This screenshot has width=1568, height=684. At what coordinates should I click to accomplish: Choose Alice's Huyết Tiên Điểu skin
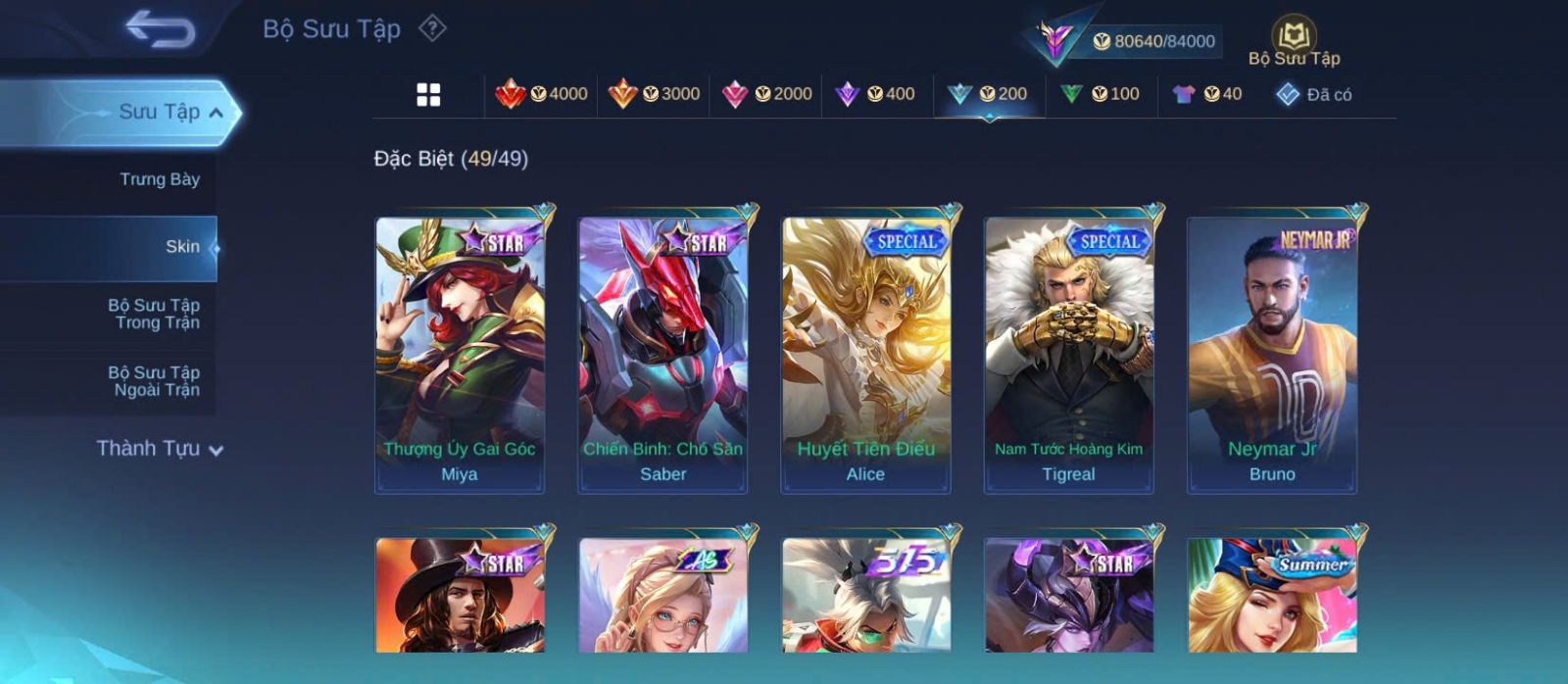[865, 354]
